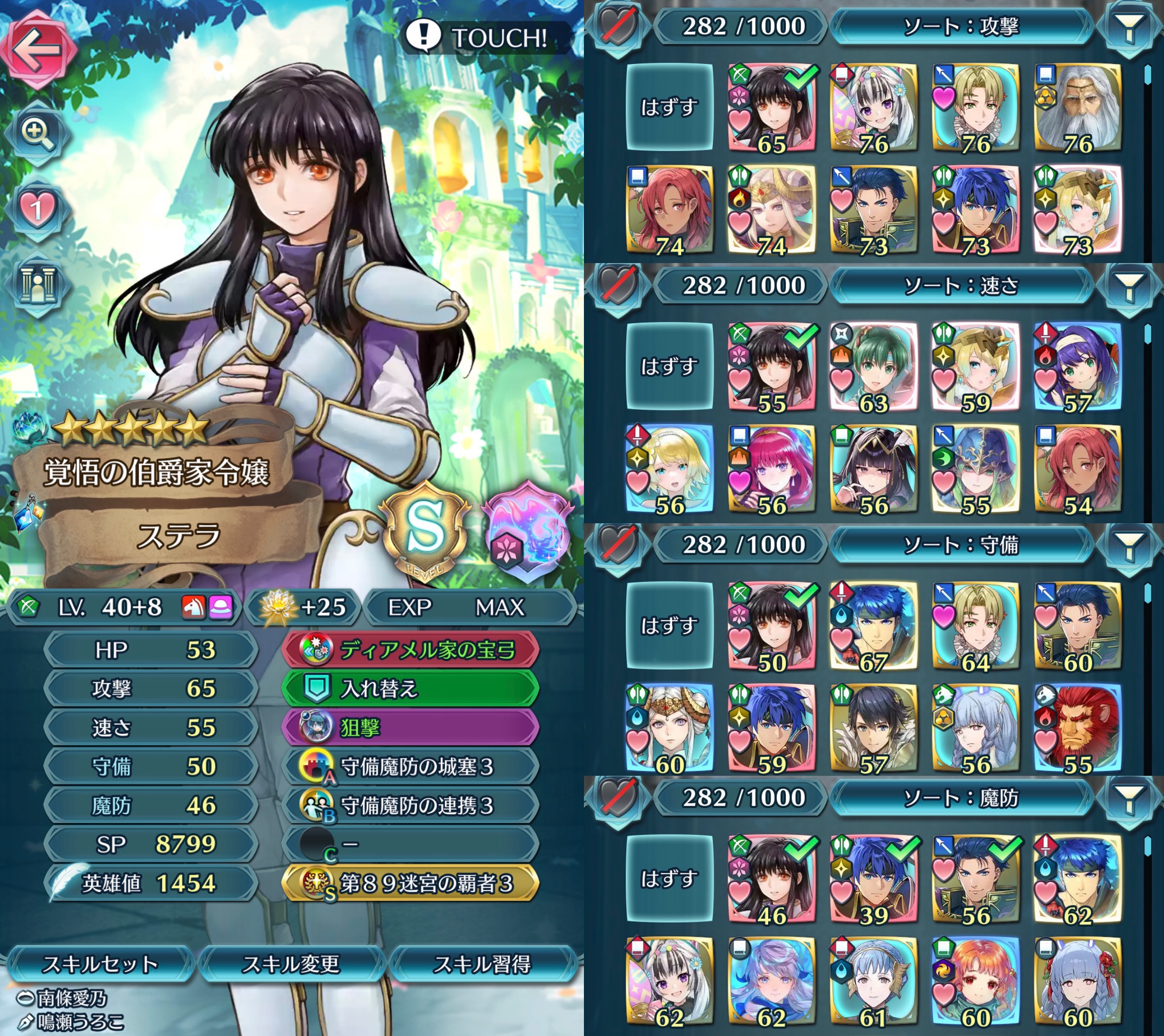Show details for 守備魔防の城塞3
Screen dimensions: 1164x1036
[410, 767]
